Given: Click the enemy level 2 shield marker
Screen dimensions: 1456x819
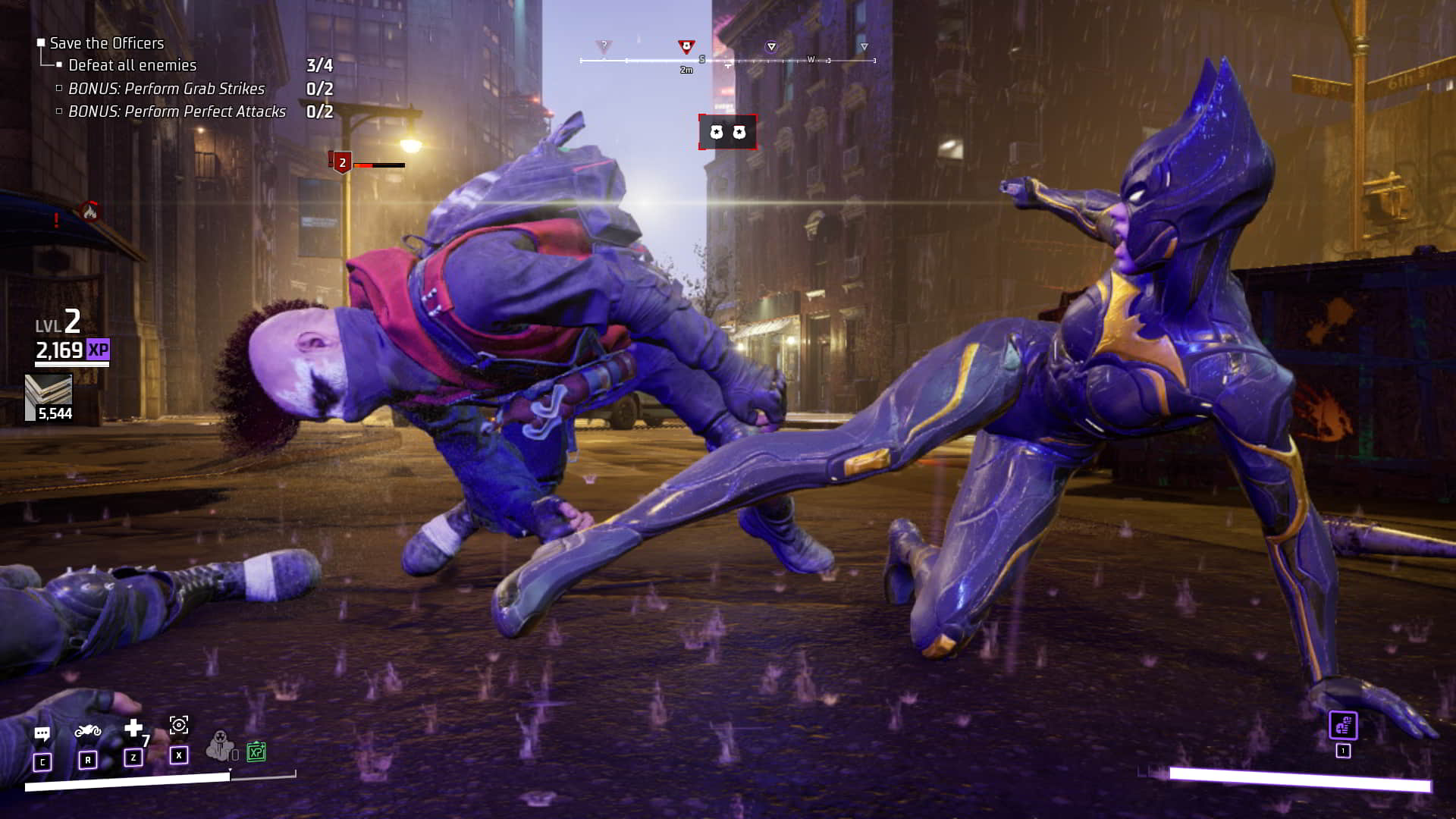Looking at the screenshot, I should (342, 162).
